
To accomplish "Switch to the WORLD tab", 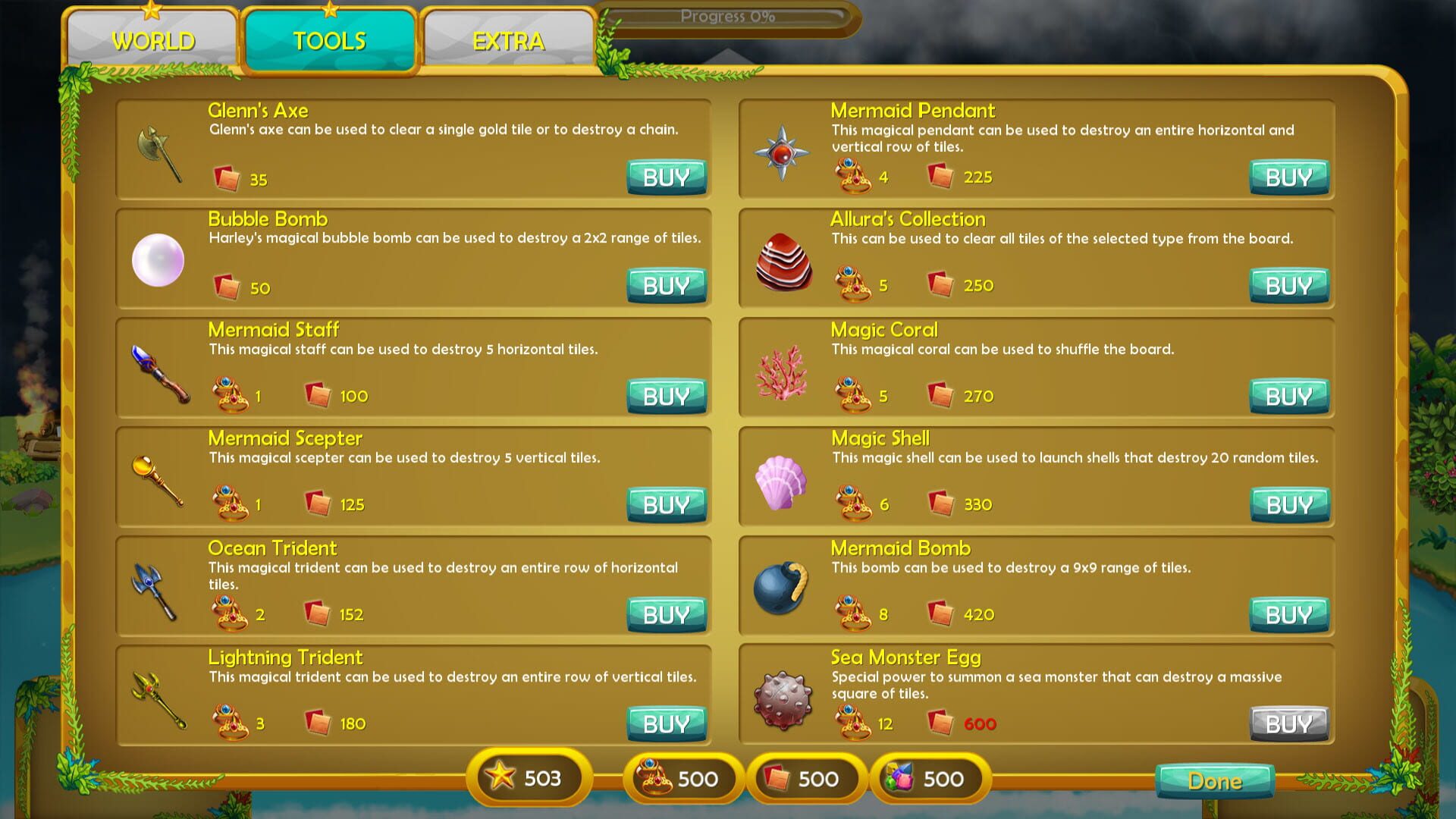I will (x=152, y=41).
